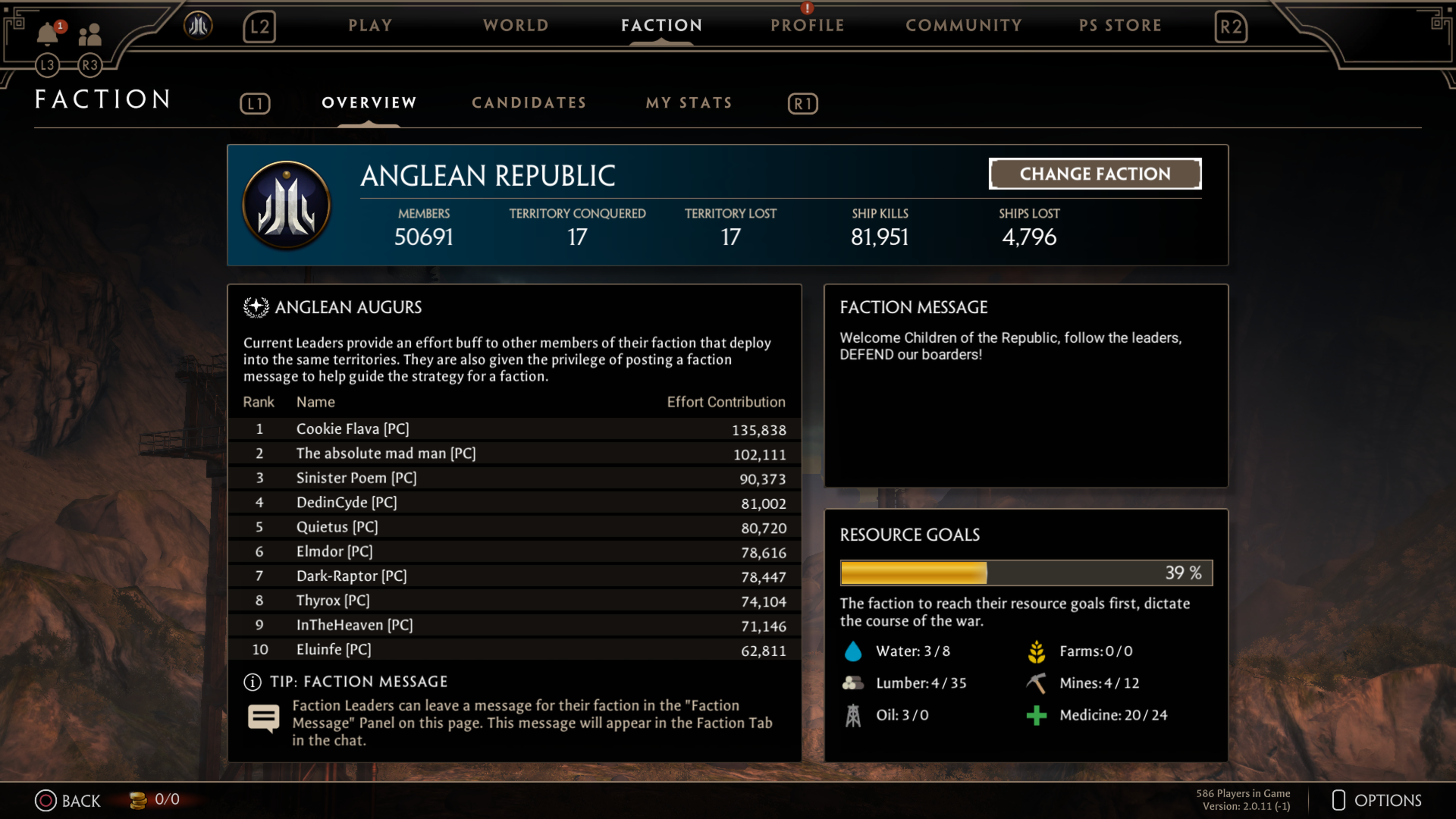Switch to the CANDIDATES tab

[529, 103]
